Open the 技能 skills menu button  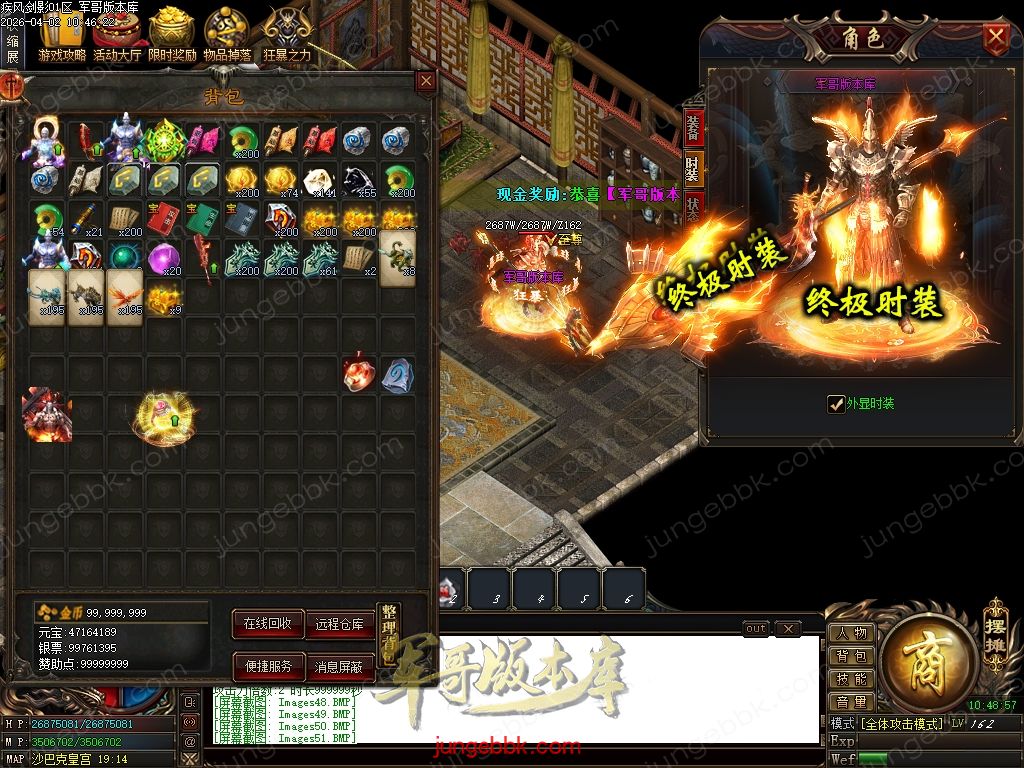click(x=851, y=679)
